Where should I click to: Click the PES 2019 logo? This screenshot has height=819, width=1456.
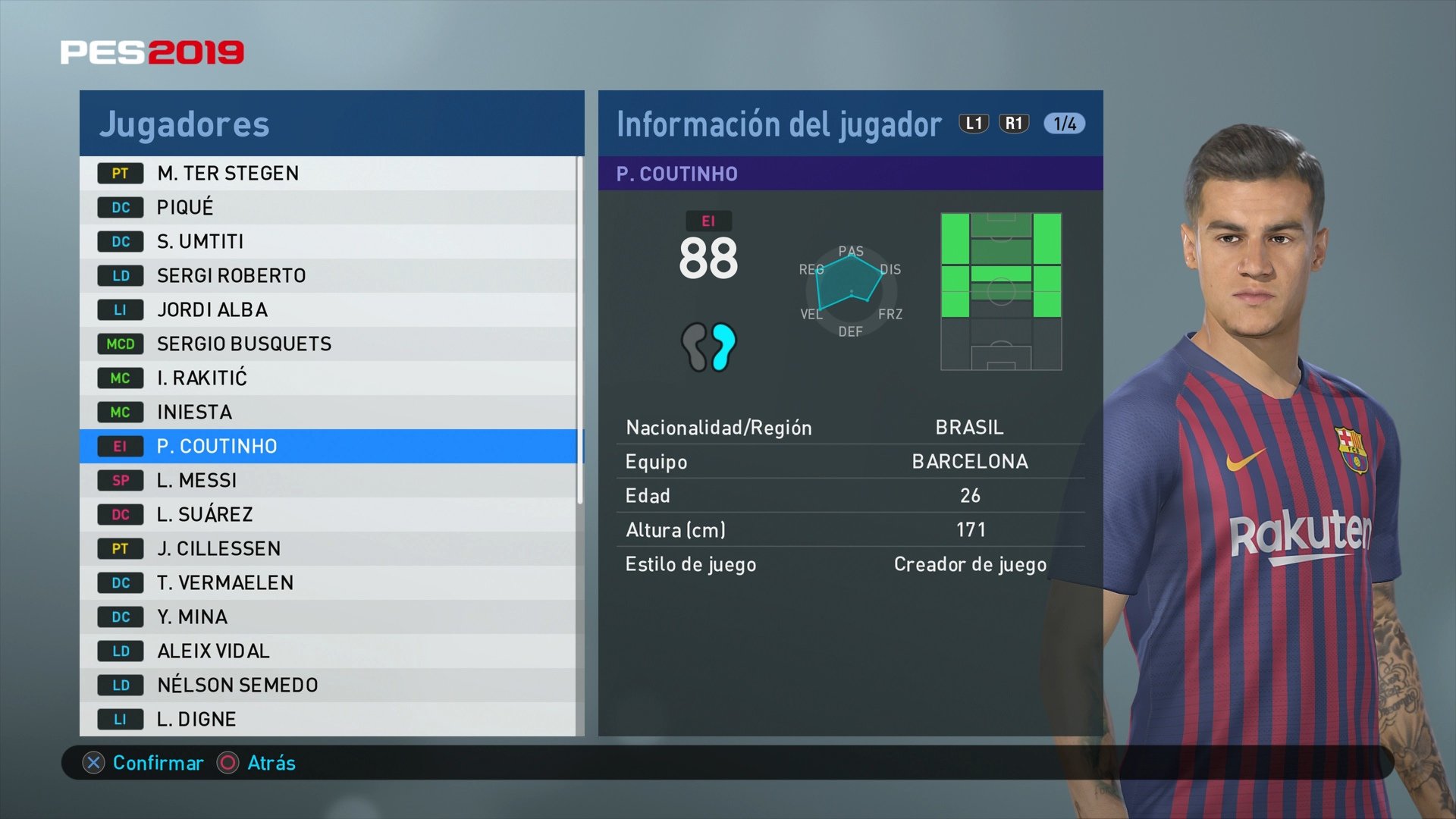coord(152,52)
